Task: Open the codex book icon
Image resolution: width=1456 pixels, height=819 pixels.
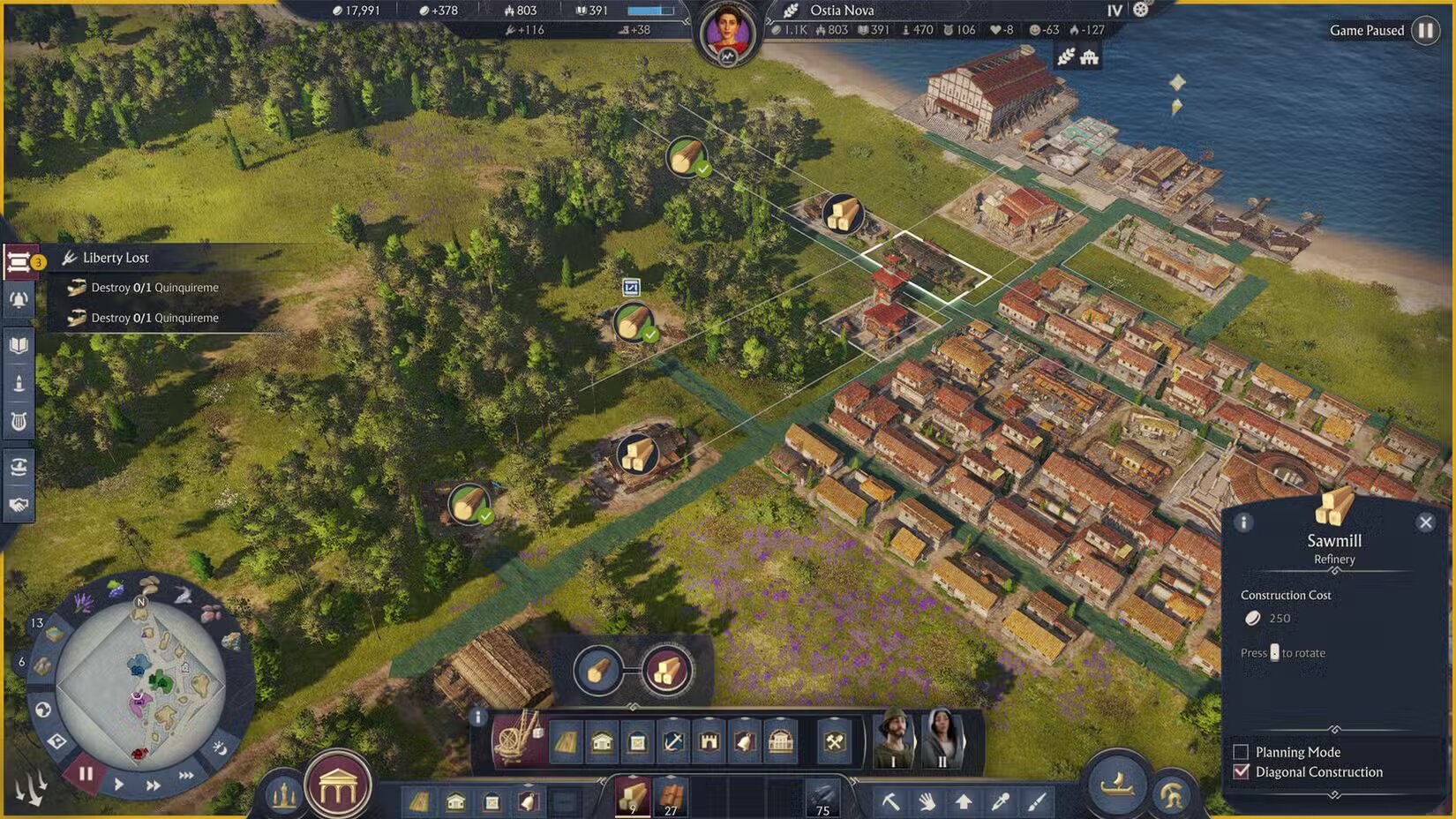Action: [18, 345]
